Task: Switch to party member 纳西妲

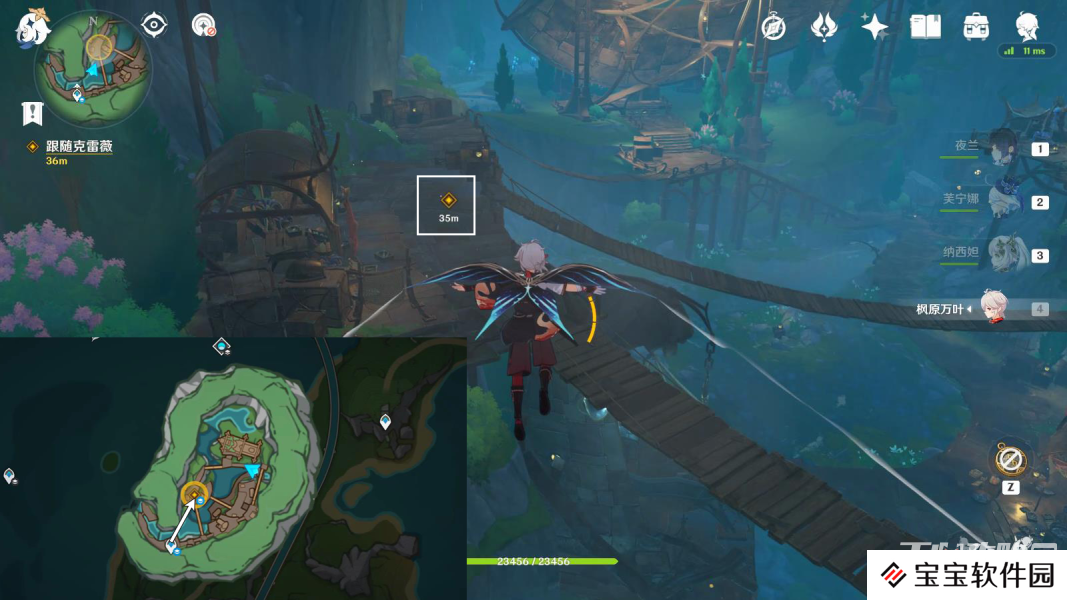Action: (x=1002, y=254)
